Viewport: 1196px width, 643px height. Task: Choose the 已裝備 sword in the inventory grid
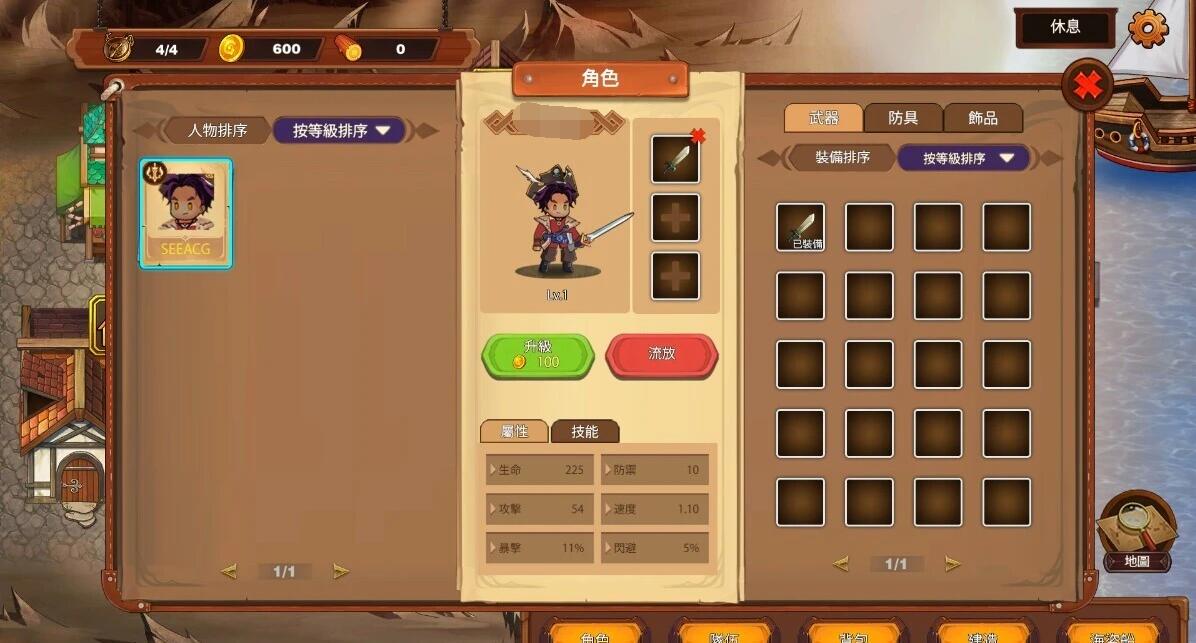point(801,227)
